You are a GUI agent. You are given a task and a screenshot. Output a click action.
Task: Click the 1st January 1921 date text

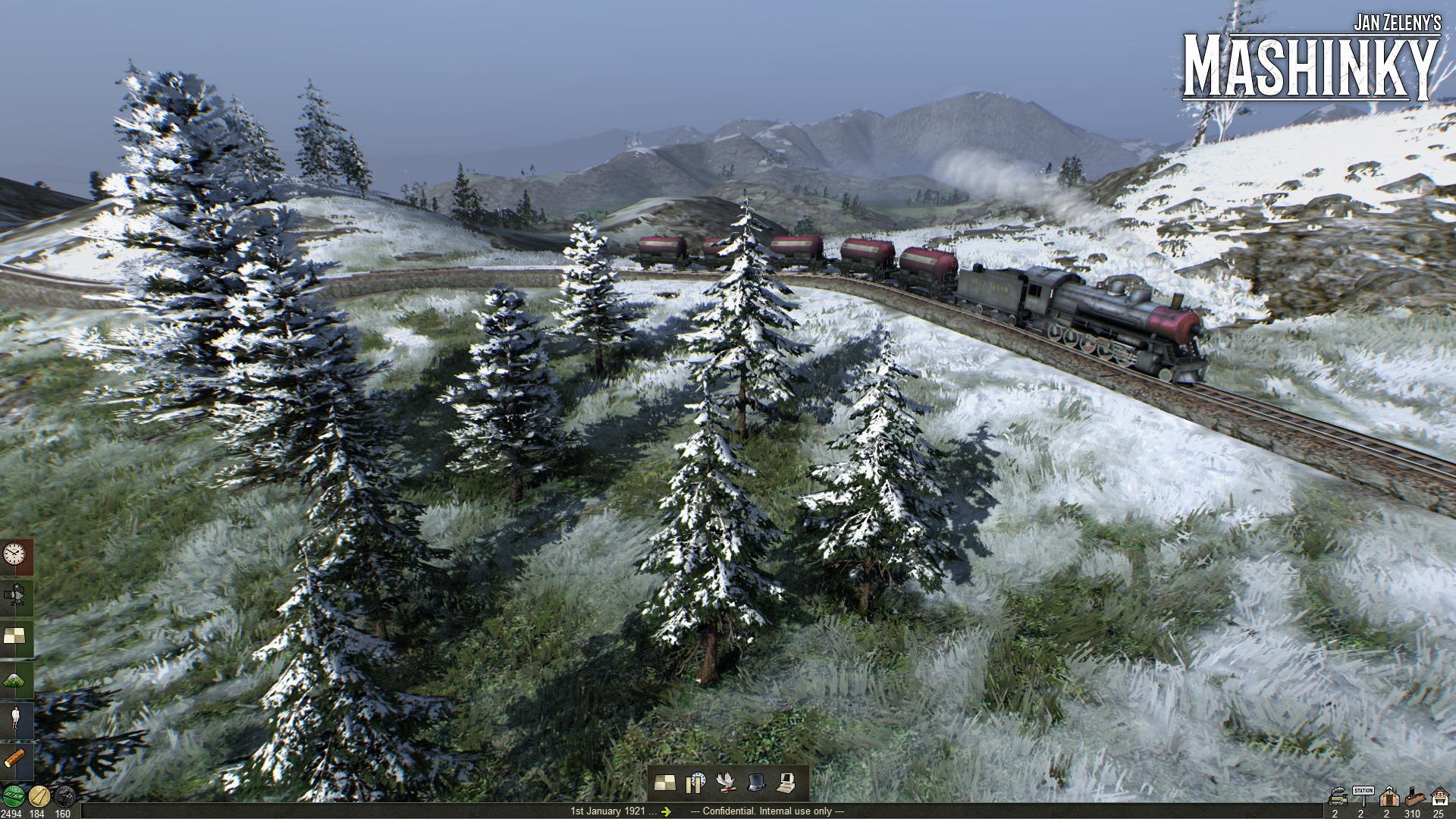tap(607, 810)
